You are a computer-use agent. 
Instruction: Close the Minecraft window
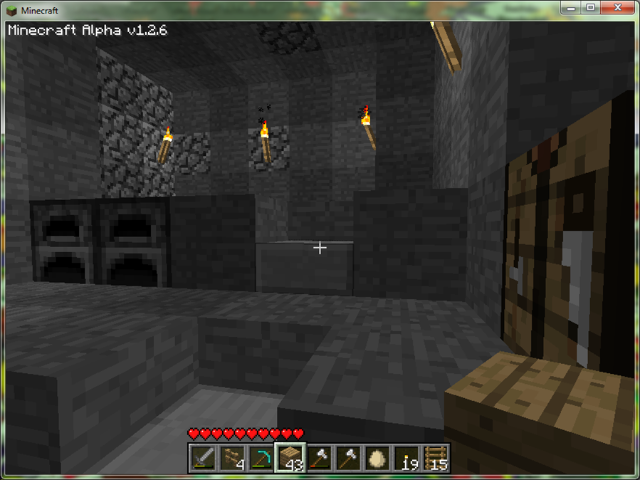616,8
